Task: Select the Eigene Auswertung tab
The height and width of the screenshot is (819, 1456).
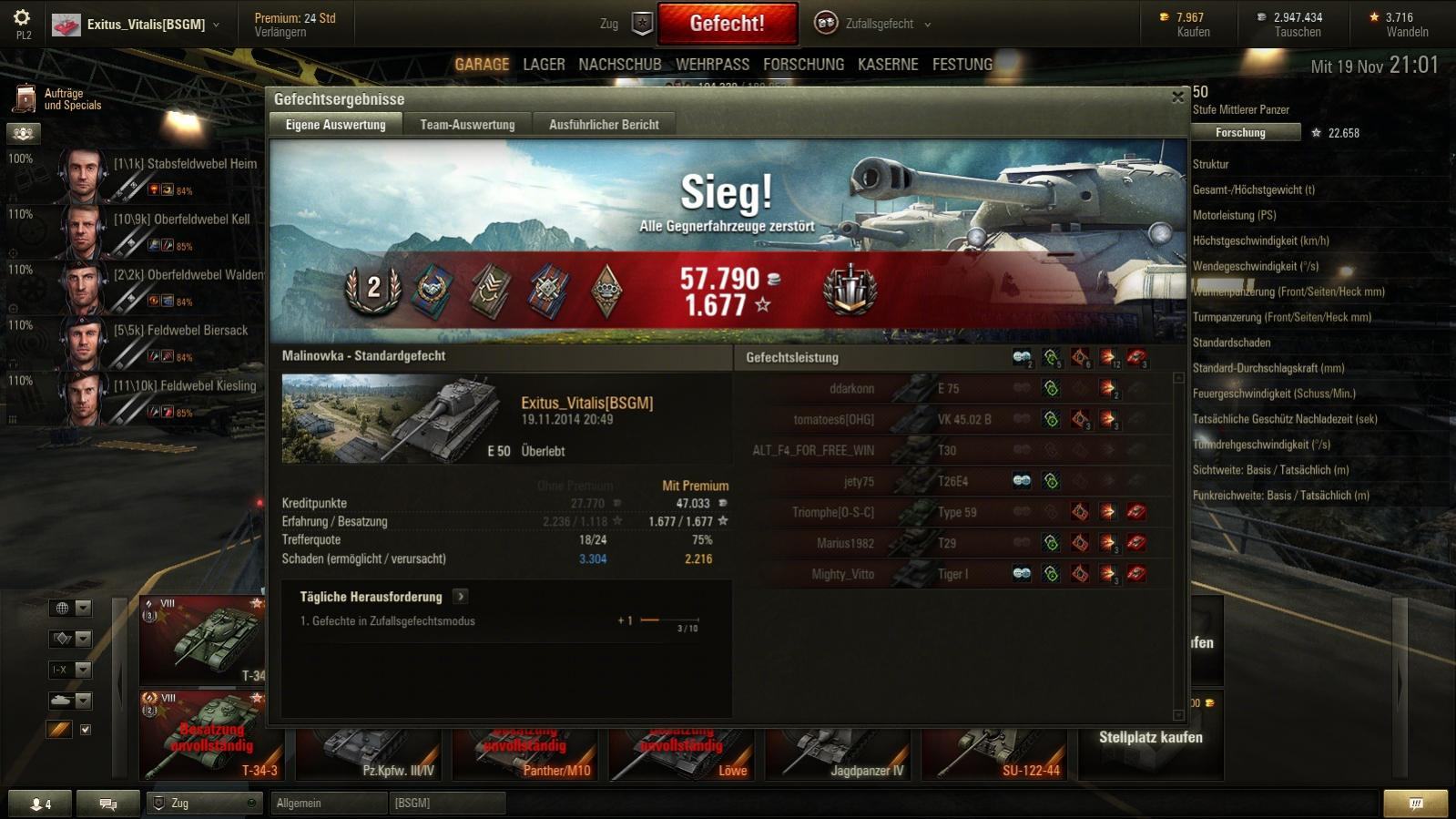Action: 335,125
